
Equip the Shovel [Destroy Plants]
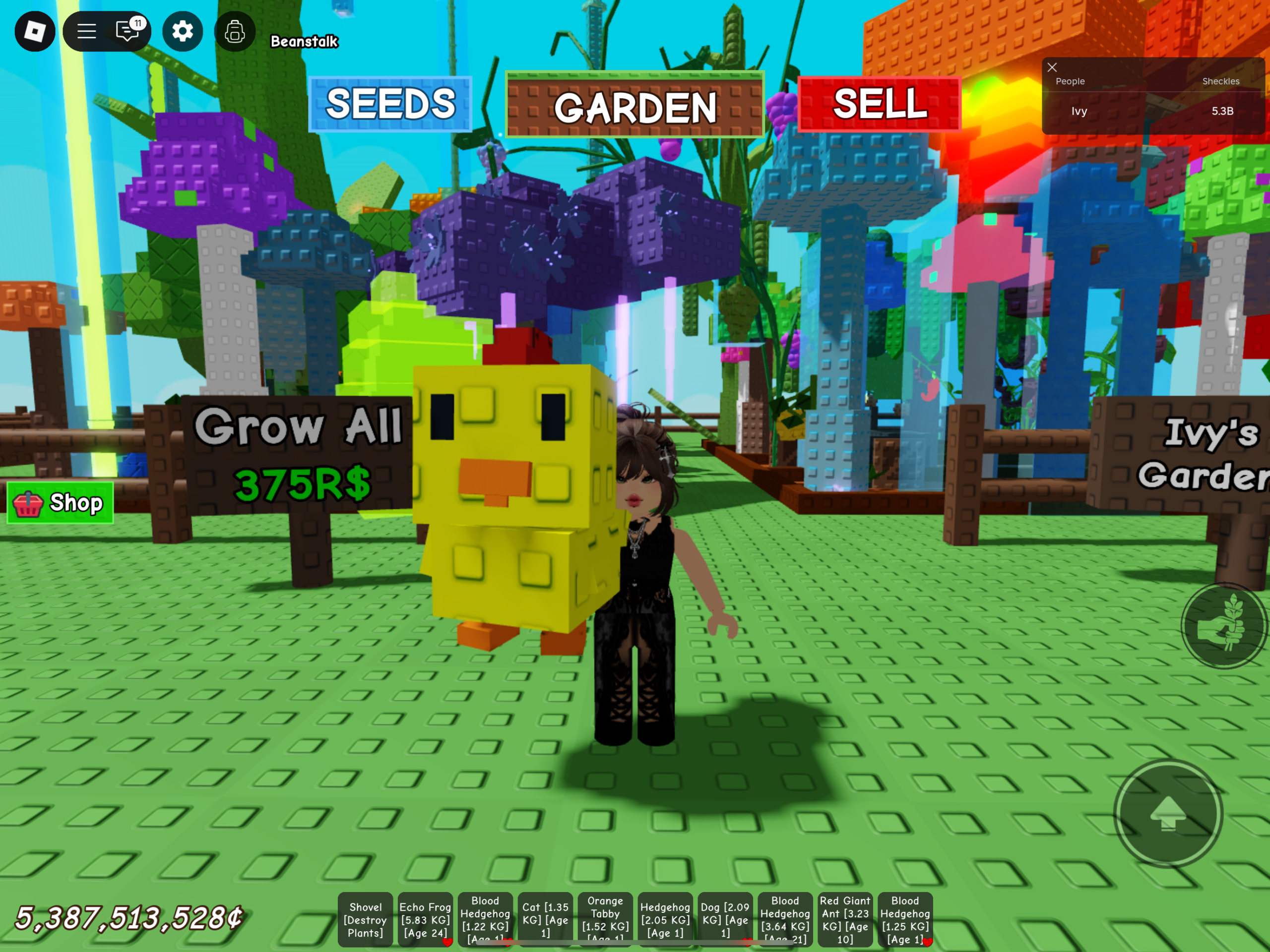click(x=366, y=919)
